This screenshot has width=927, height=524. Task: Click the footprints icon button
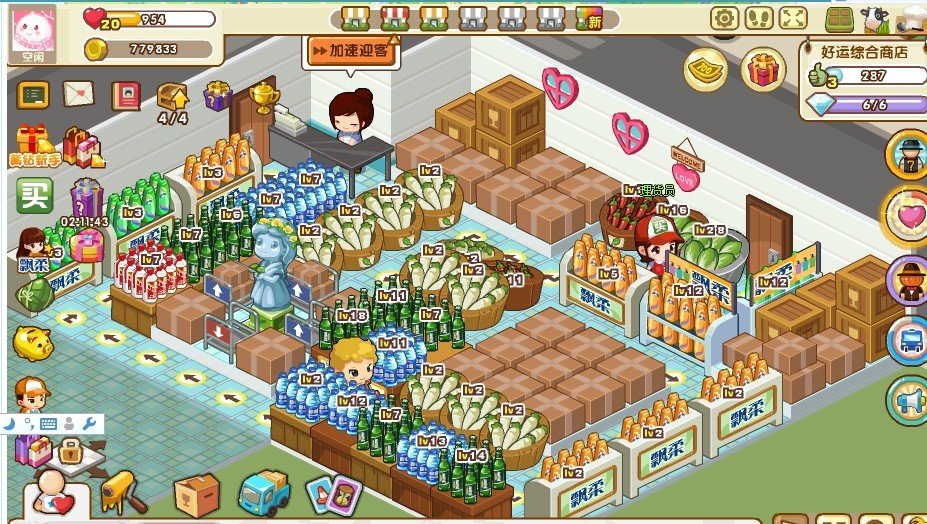[758, 18]
